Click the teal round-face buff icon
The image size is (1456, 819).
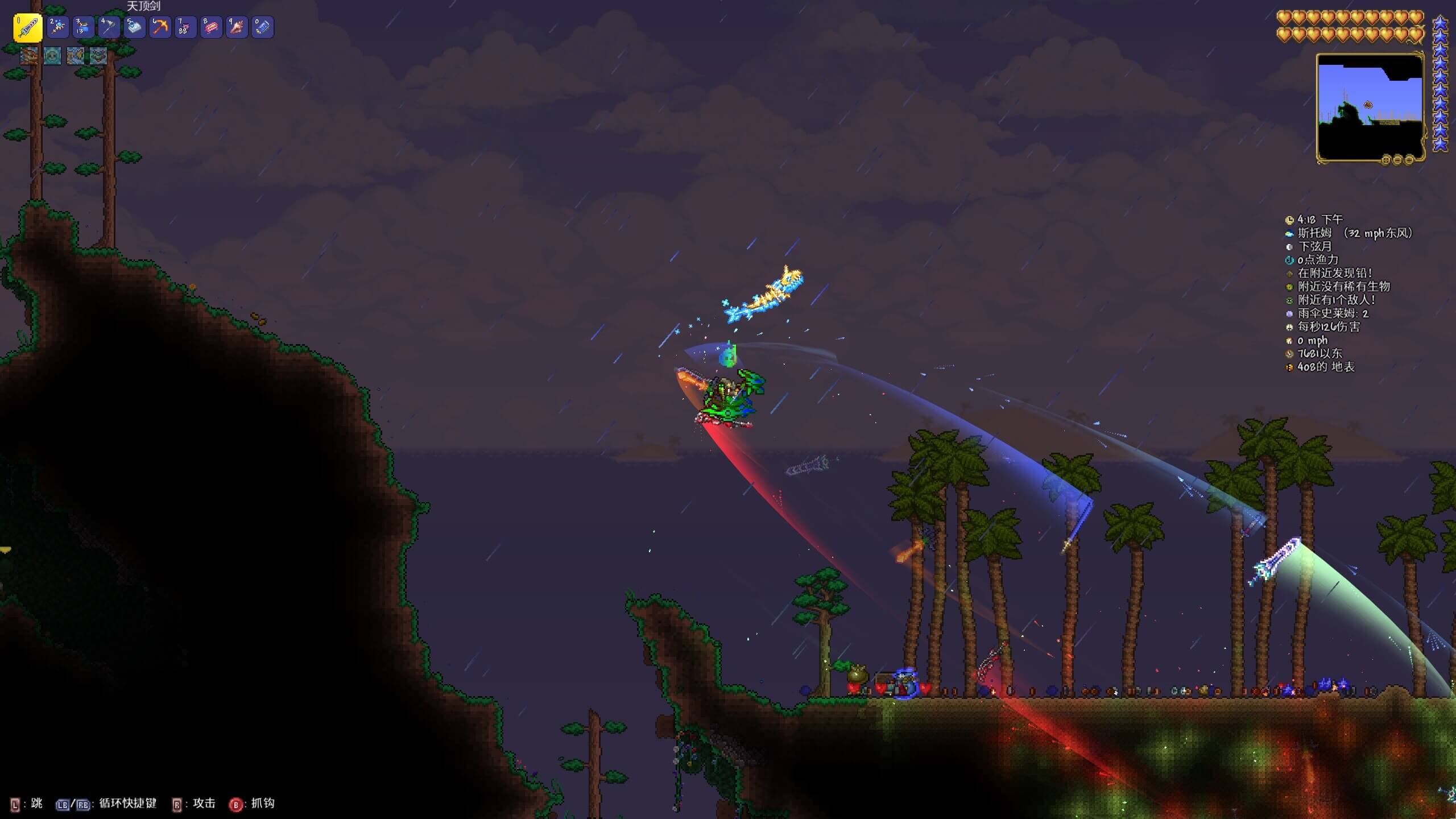pyautogui.click(x=52, y=56)
